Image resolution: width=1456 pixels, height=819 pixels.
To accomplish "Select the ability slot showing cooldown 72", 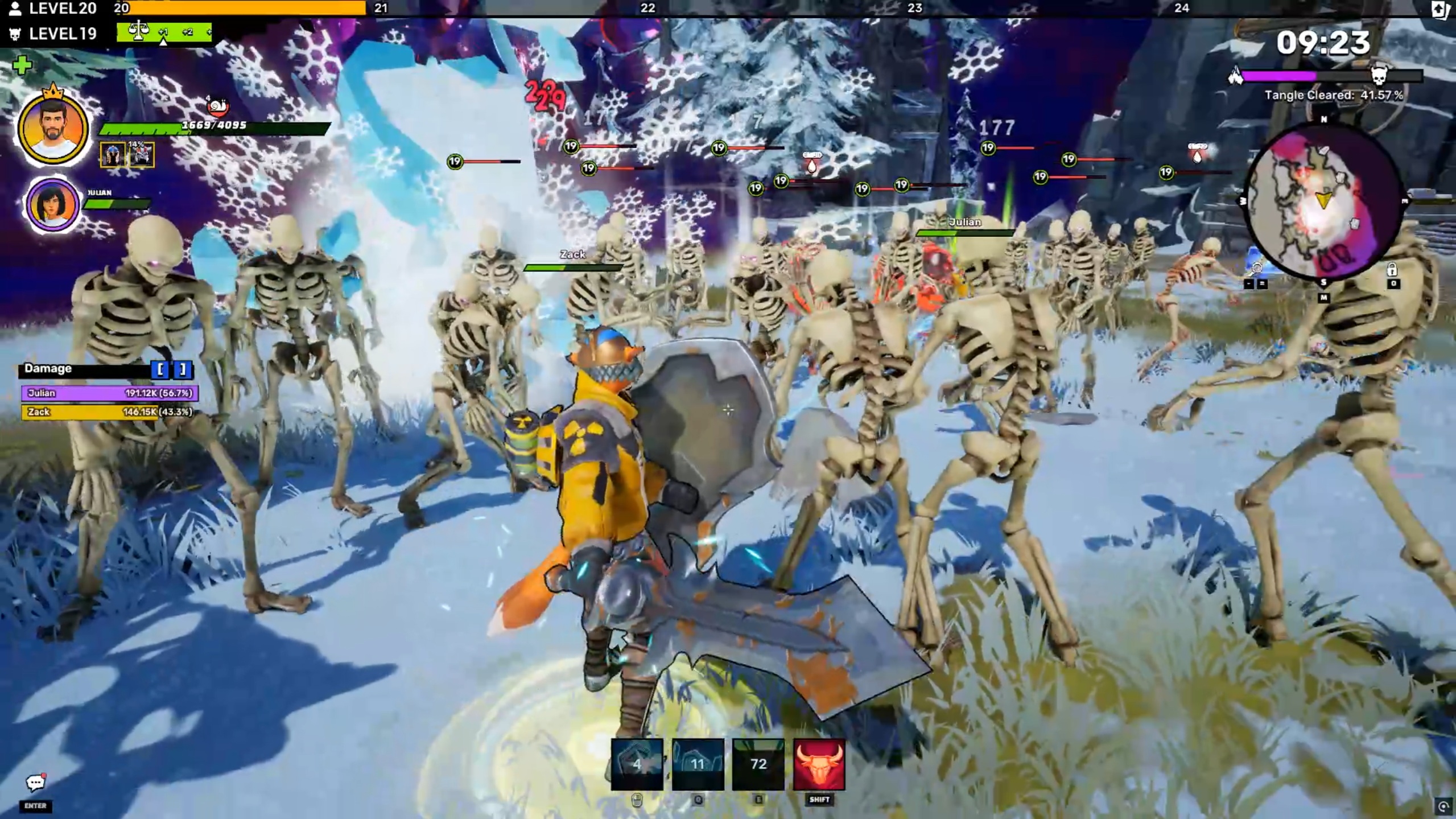I will (x=758, y=764).
